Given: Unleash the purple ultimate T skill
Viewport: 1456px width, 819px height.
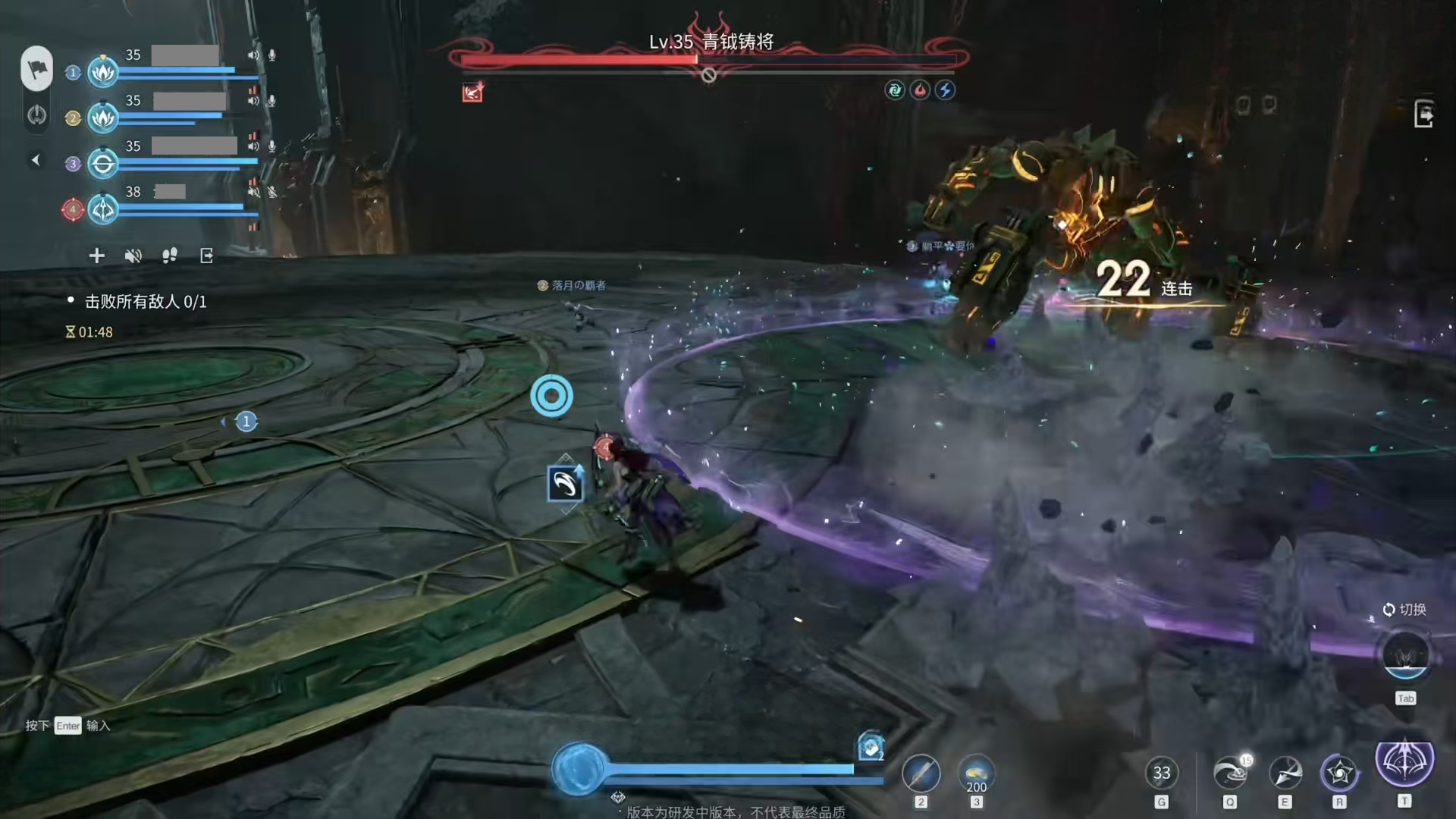Looking at the screenshot, I should 1404,761.
